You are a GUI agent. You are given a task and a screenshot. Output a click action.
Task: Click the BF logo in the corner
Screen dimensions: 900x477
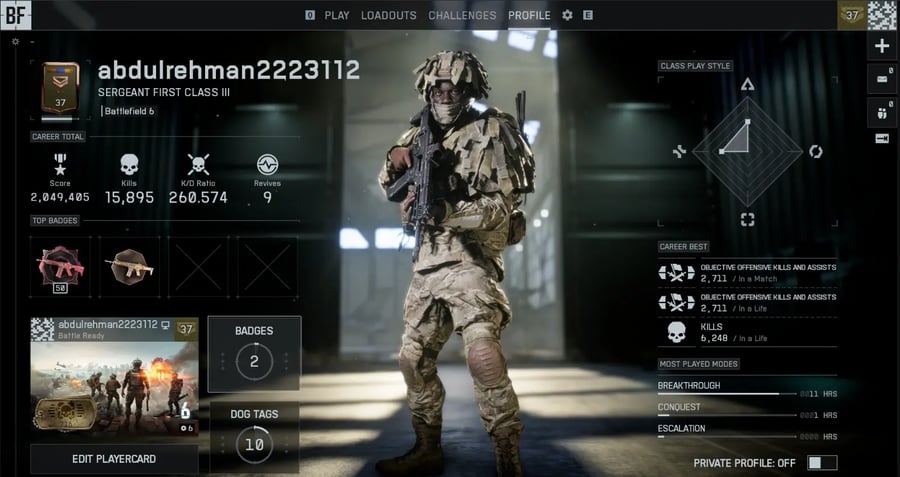(x=16, y=14)
